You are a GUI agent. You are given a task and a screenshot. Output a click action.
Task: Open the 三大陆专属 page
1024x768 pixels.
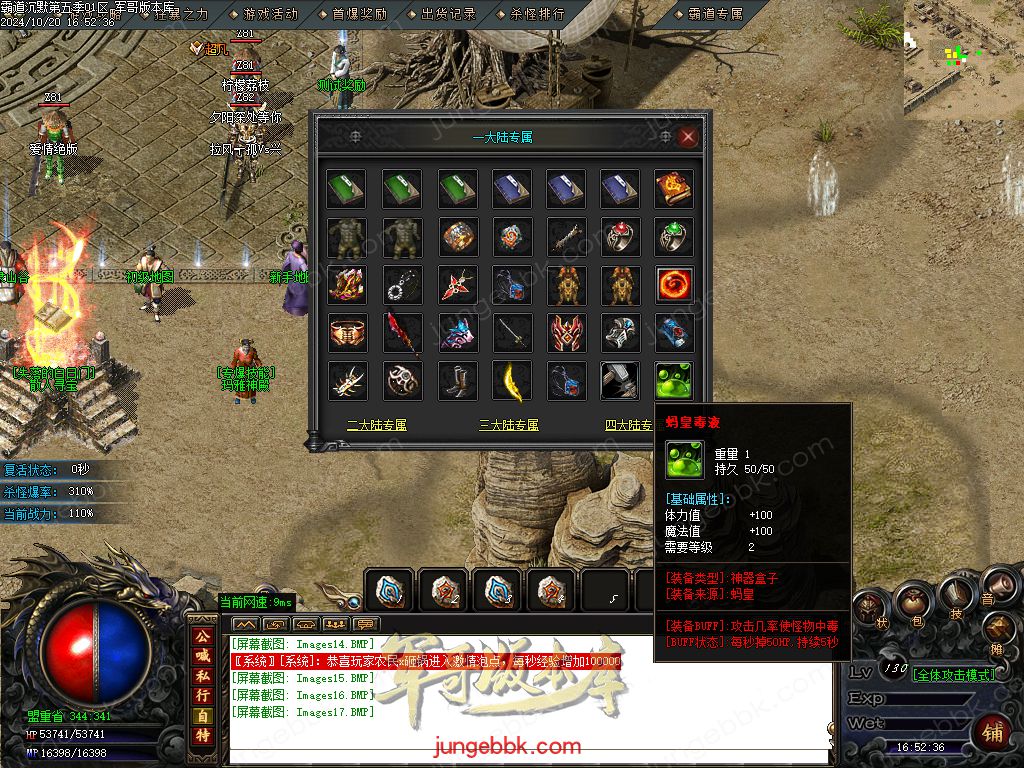[509, 425]
